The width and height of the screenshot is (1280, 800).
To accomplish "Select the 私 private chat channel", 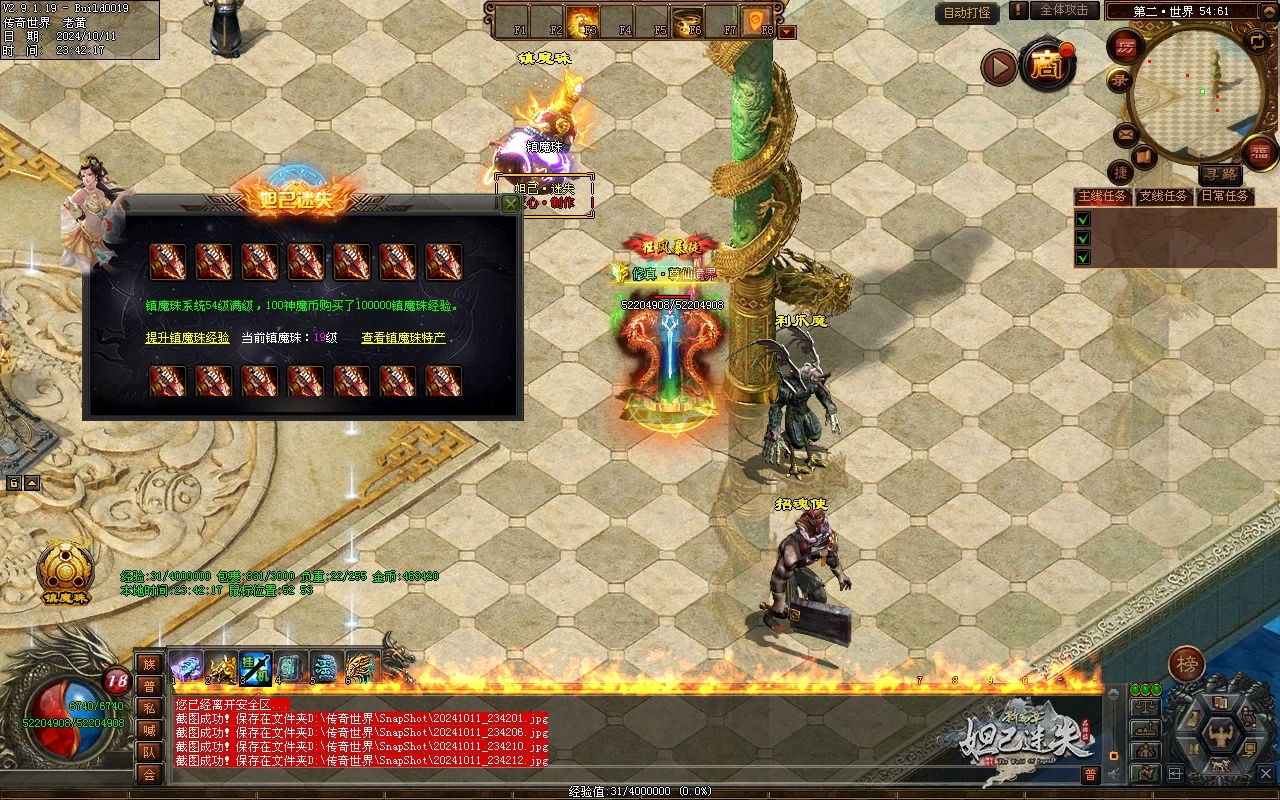I will pos(149,708).
